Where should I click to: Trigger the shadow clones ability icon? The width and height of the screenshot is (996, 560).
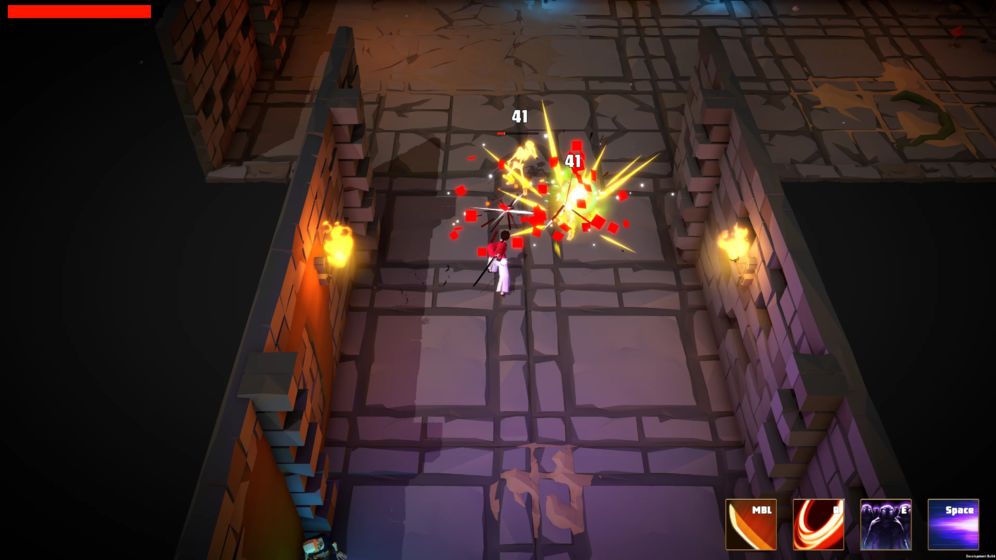pos(886,525)
